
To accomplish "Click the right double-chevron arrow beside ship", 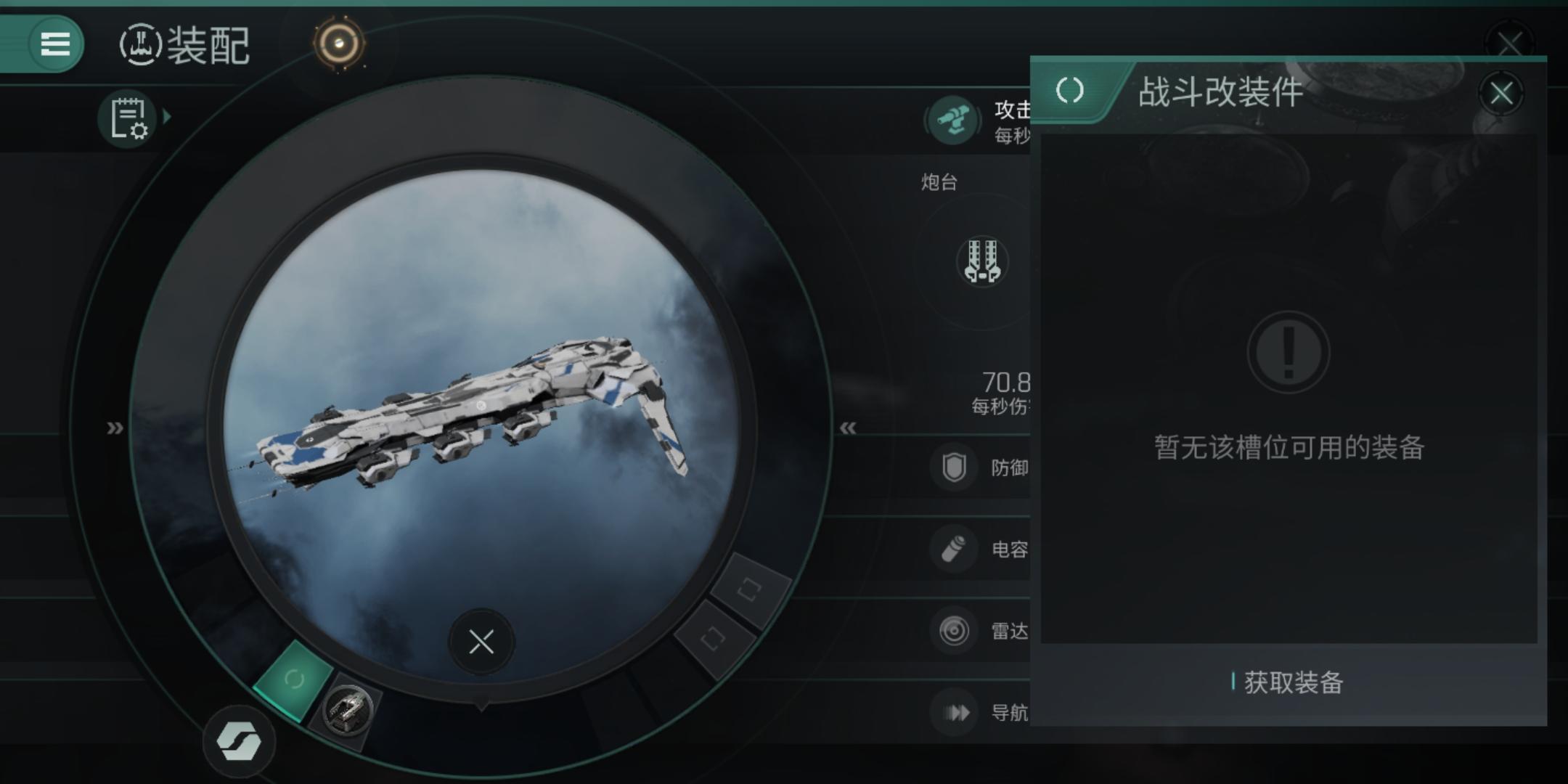I will click(x=848, y=428).
